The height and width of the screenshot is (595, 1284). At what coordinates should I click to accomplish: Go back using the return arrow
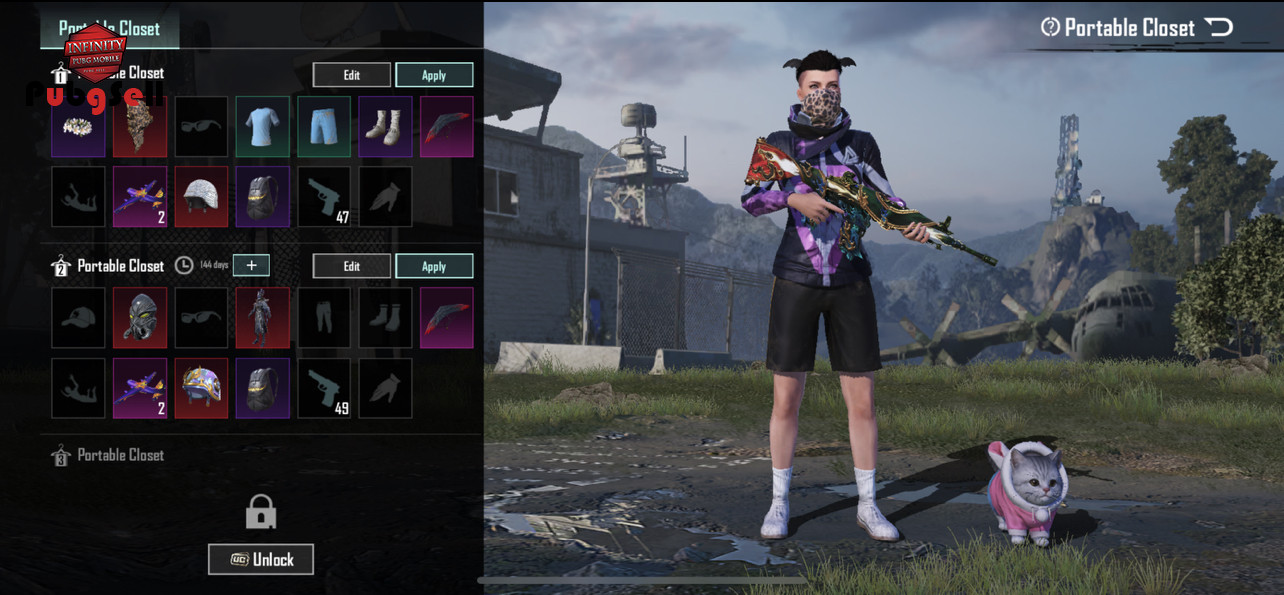(x=1219, y=27)
